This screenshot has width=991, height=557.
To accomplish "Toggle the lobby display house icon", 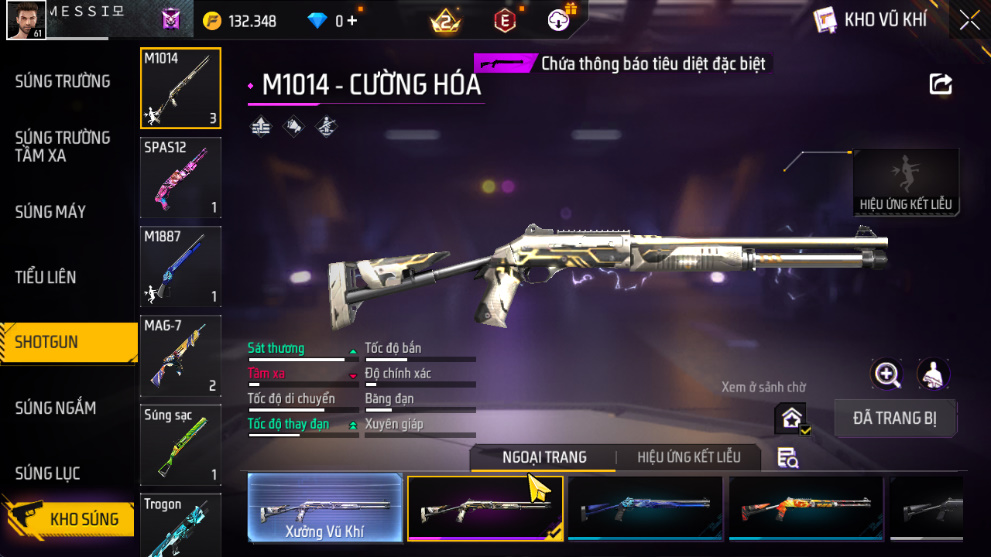I will pyautogui.click(x=791, y=419).
